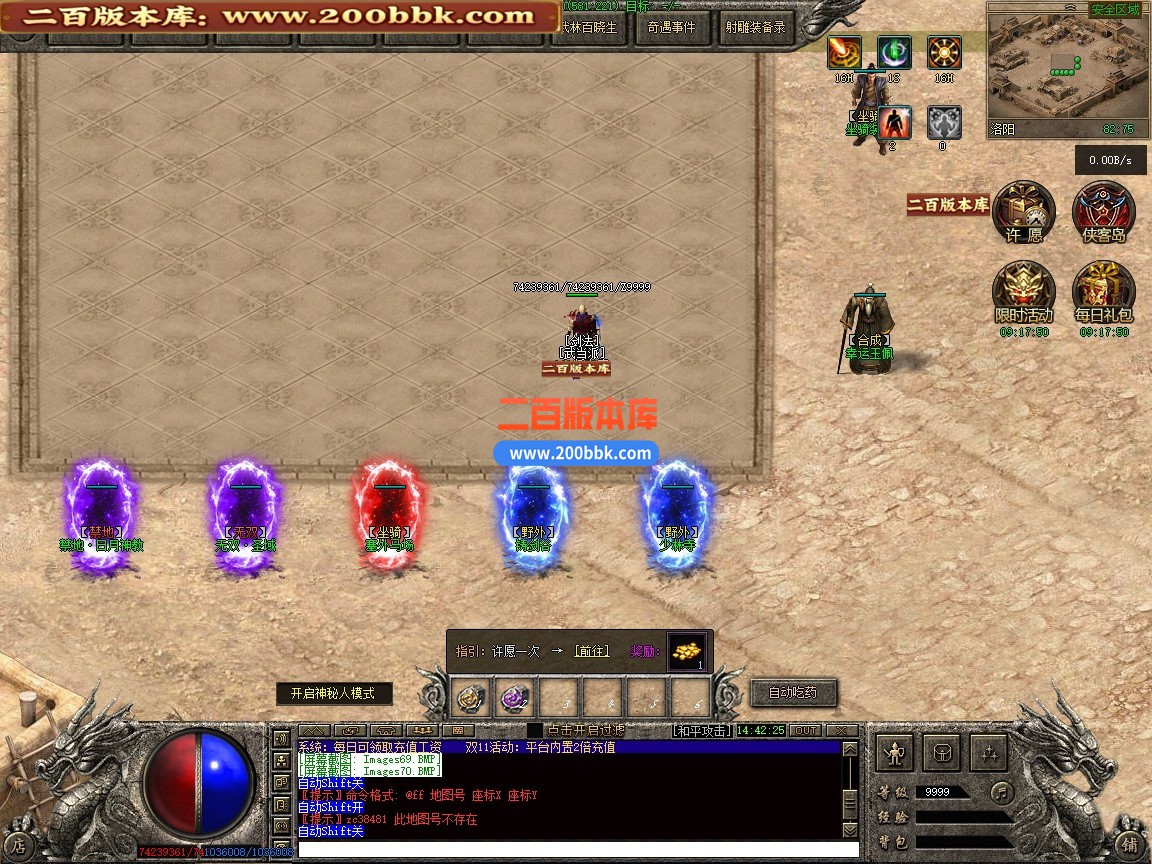Toggle the 自动吃药 auto-potion button

[x=793, y=692]
